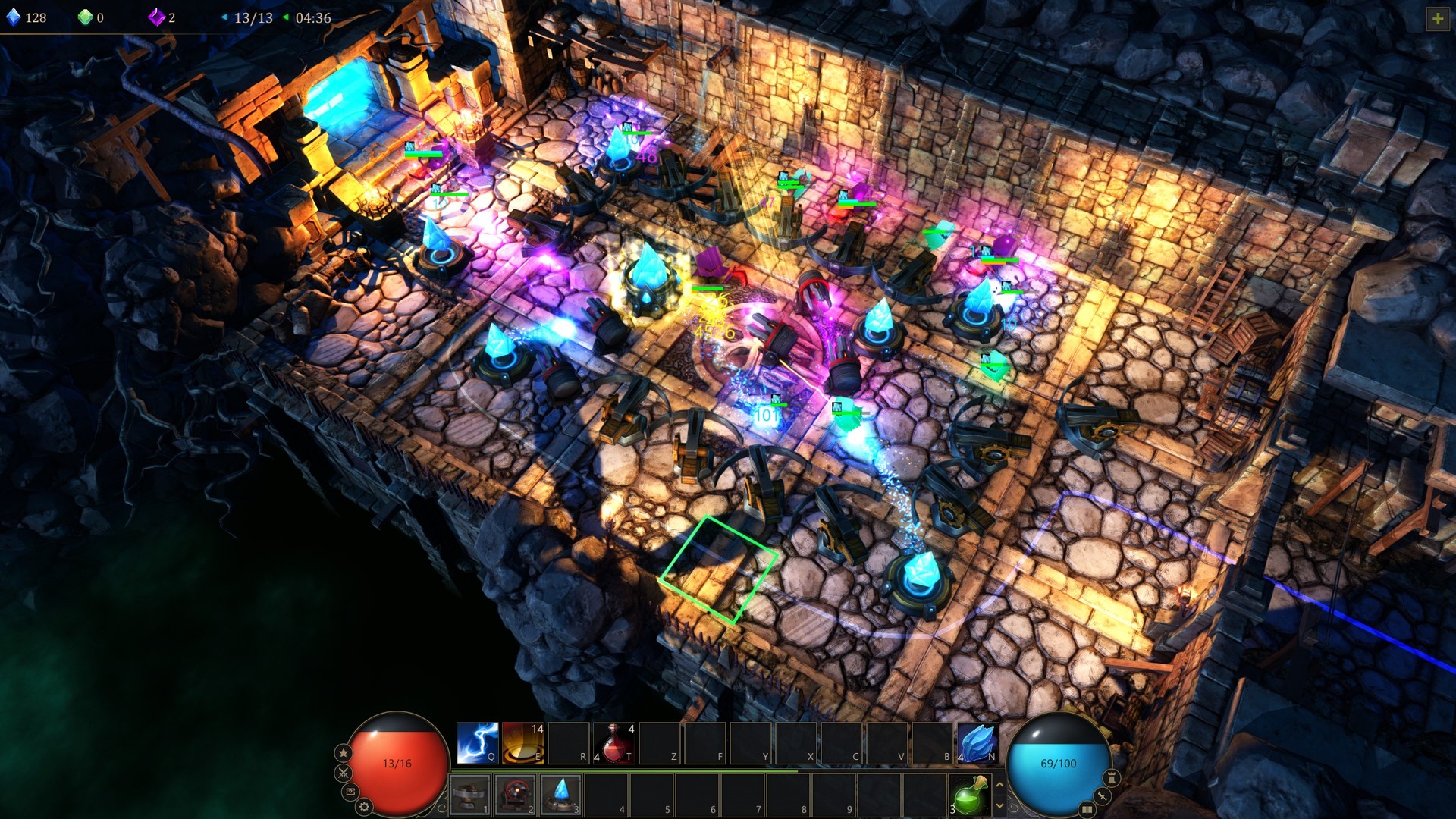Toggle the star marker beside the health orb

(344, 753)
